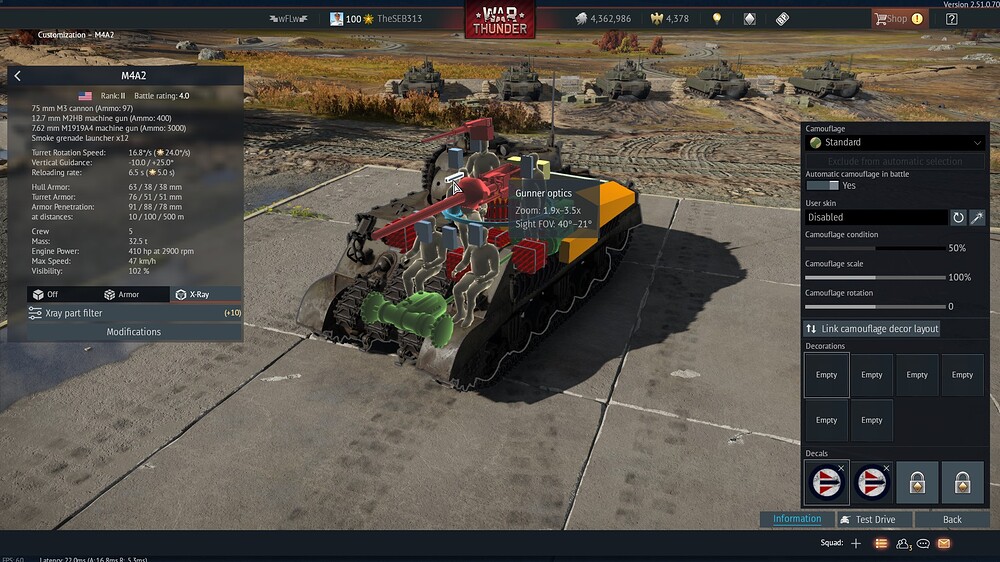The width and height of the screenshot is (1000, 562).
Task: Add a squad member with the plus icon
Action: pos(855,543)
